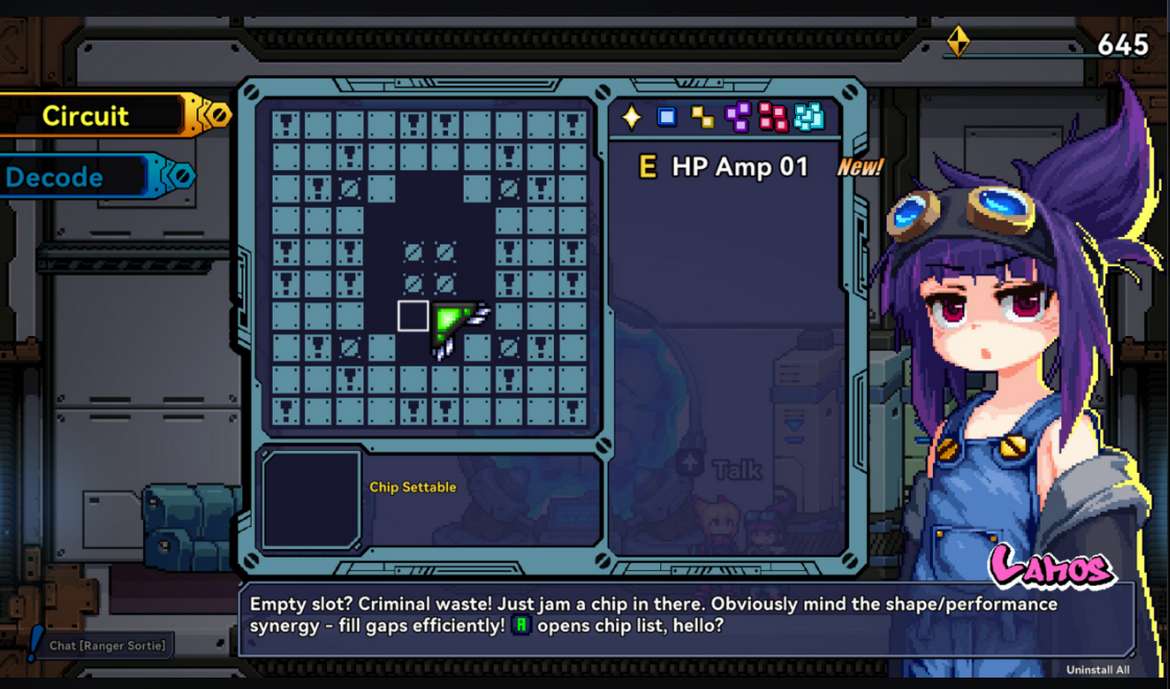Click the white-outlined empty circuit slot
Viewport: 1170px width, 689px height.
point(413,316)
